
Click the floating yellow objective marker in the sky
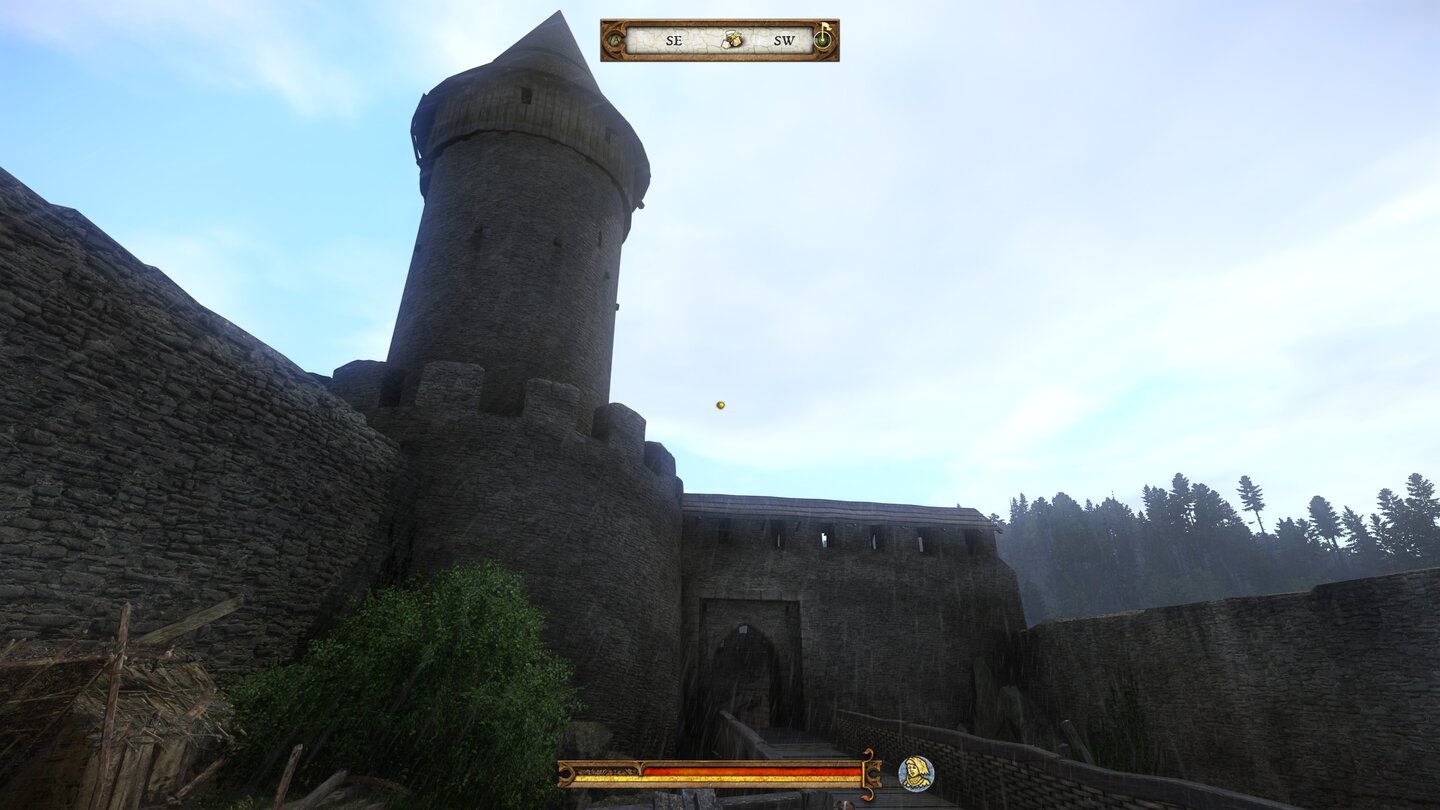(x=718, y=405)
